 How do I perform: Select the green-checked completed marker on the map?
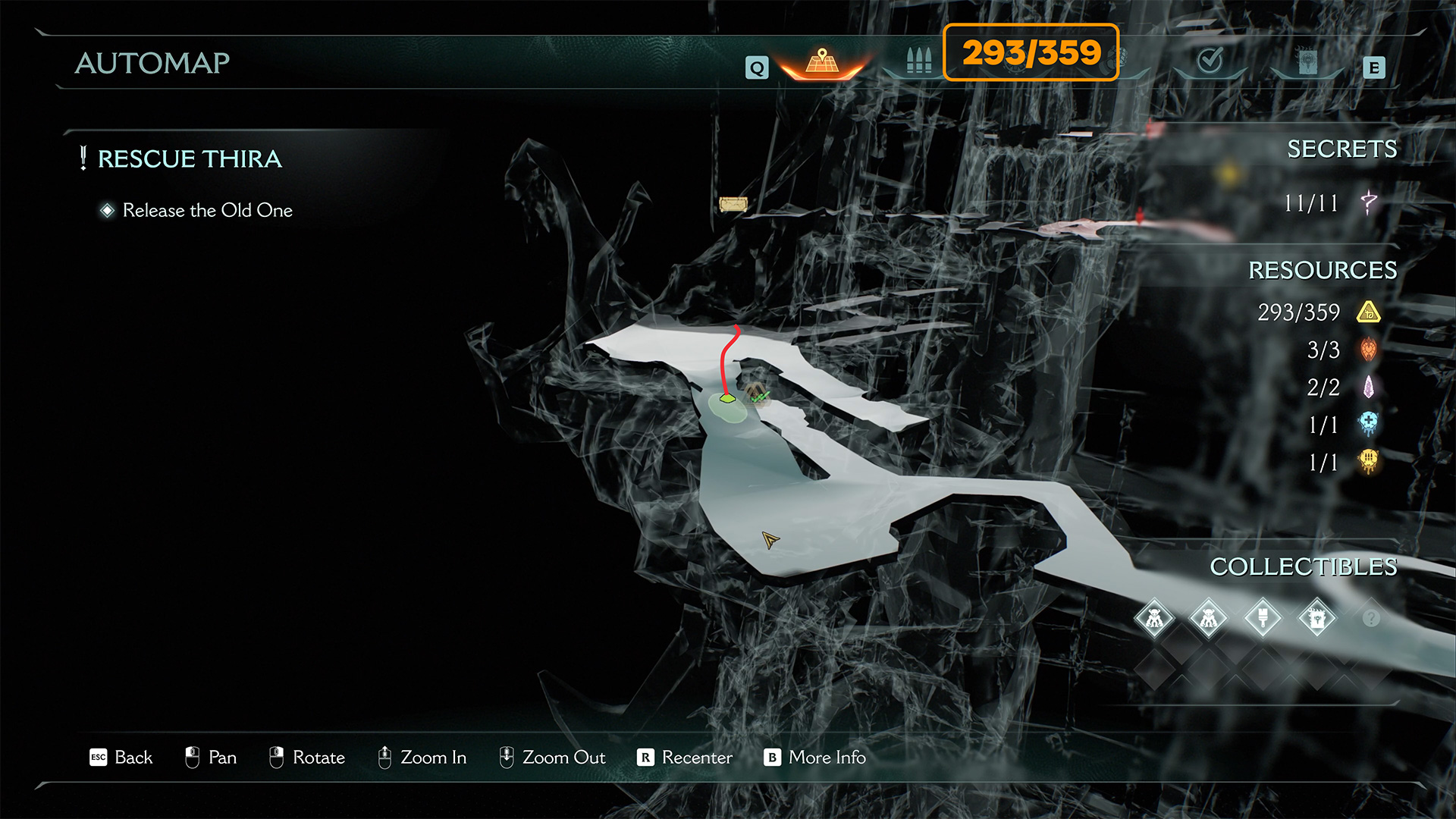[758, 394]
